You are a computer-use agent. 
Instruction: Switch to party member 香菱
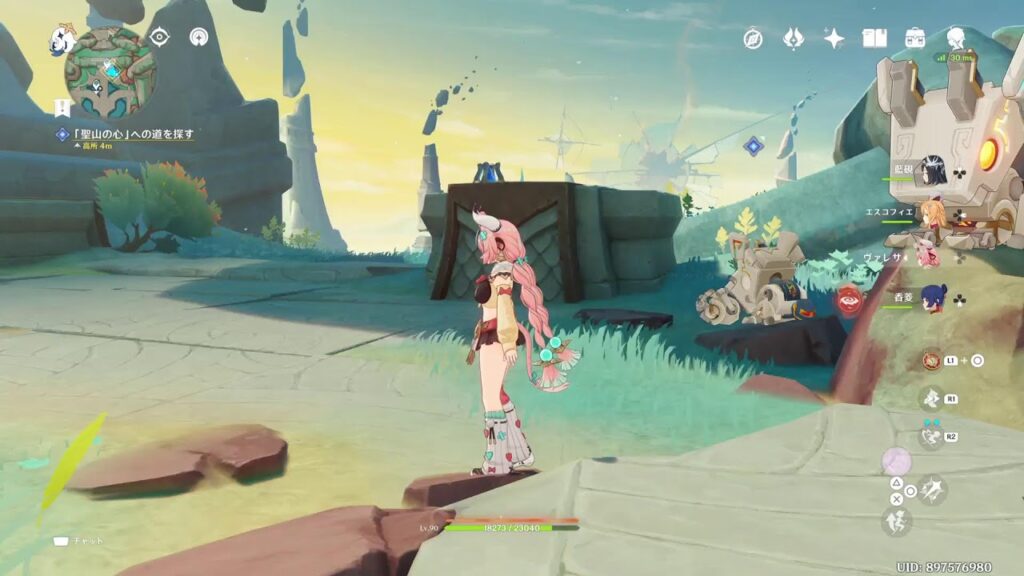pyautogui.click(x=933, y=299)
